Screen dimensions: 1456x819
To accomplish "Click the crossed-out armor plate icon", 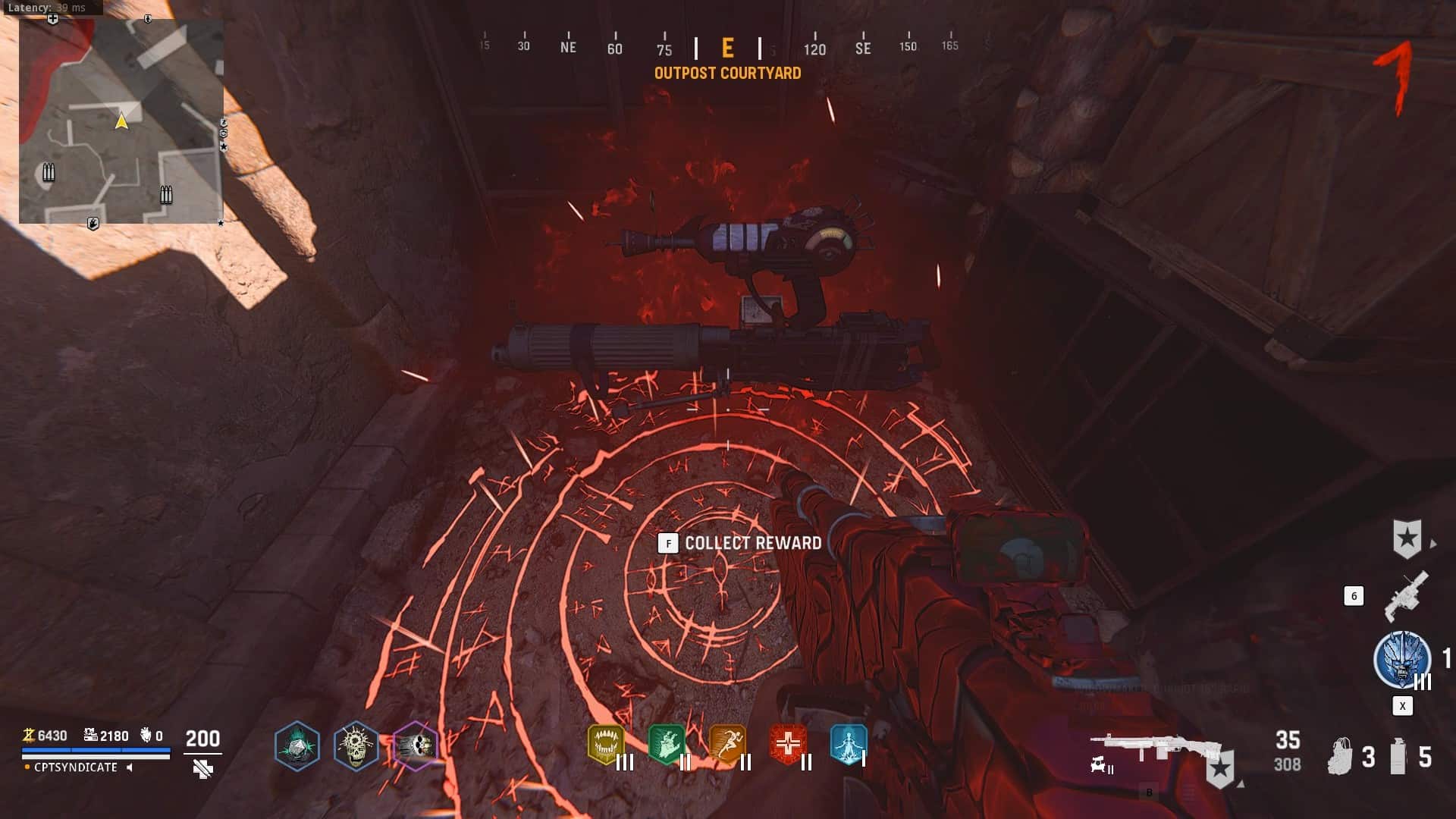I will [202, 770].
